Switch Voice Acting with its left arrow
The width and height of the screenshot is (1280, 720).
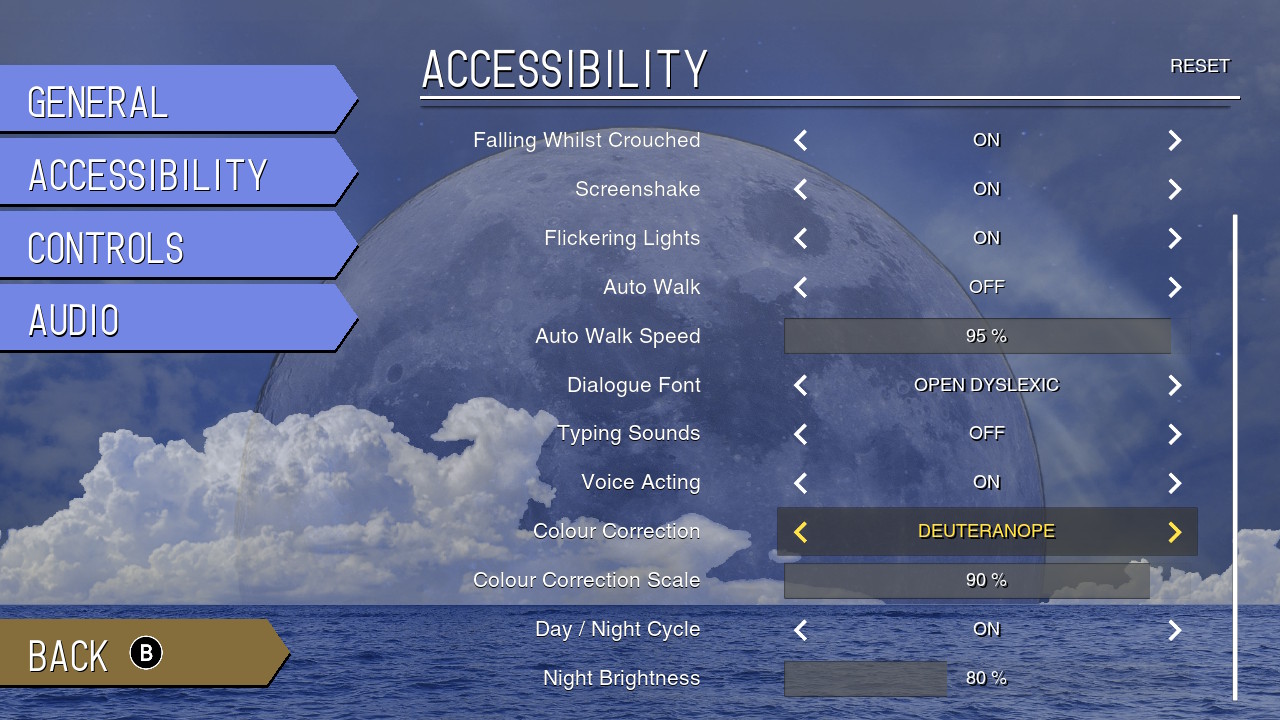(x=801, y=483)
